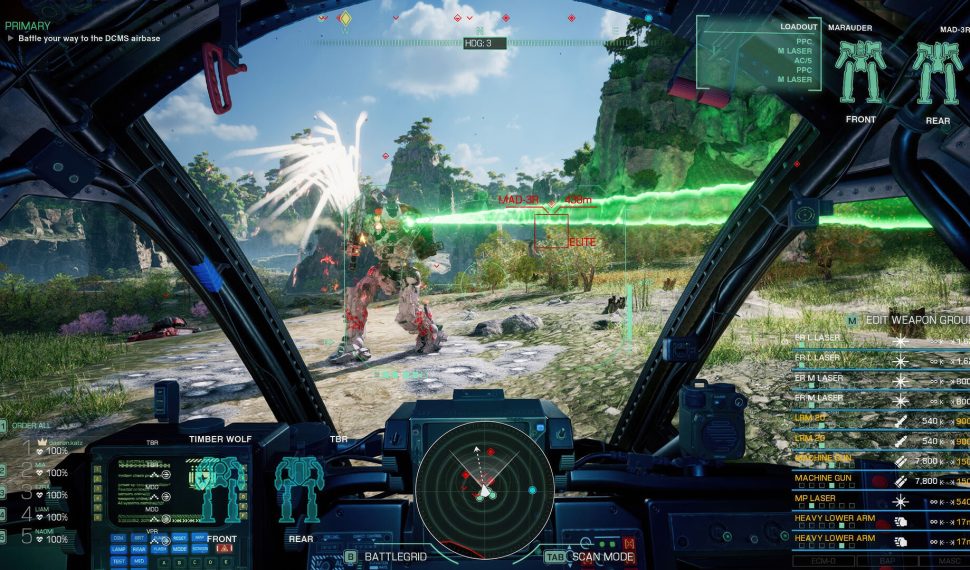Image resolution: width=970 pixels, height=570 pixels.
Task: Click the Timber Wolf front armor diagram
Action: pos(222,490)
